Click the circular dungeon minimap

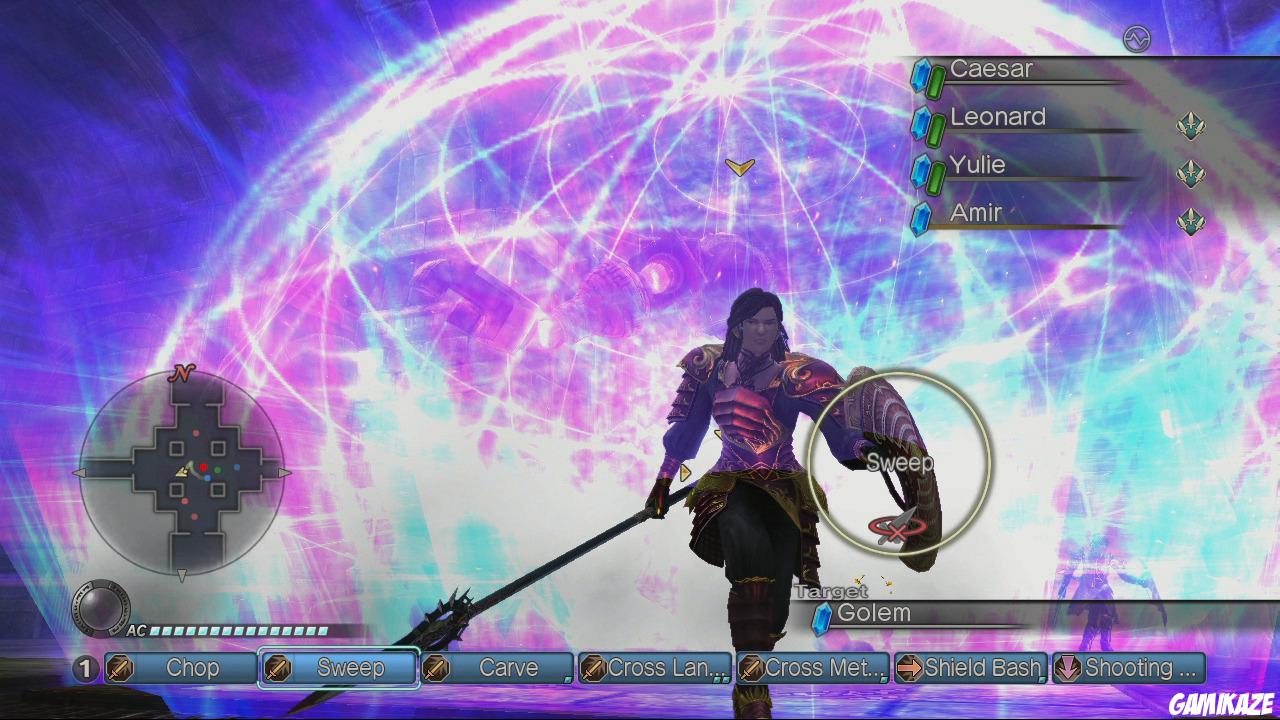click(182, 471)
